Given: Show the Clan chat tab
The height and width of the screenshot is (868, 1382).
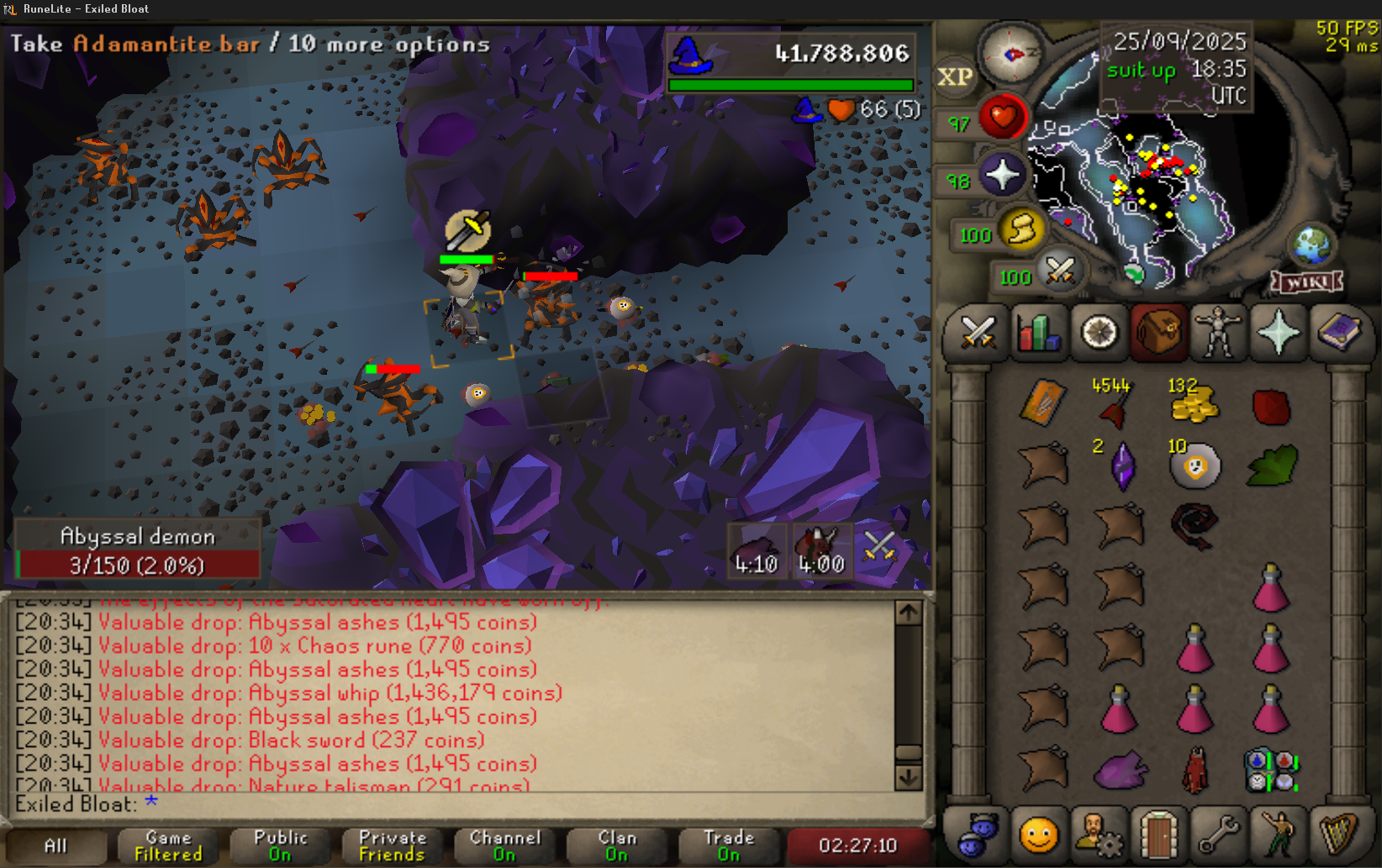Looking at the screenshot, I should [616, 845].
